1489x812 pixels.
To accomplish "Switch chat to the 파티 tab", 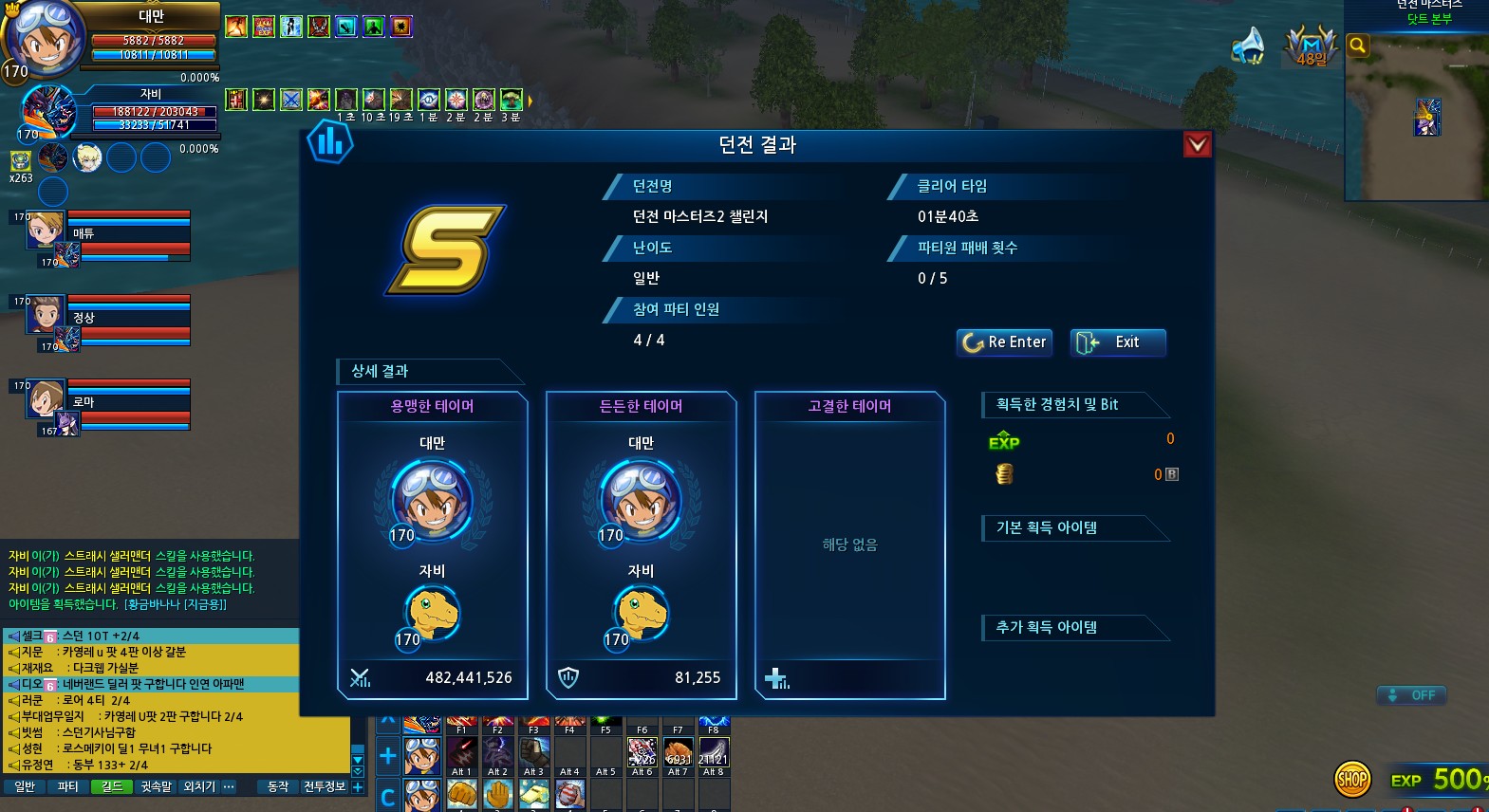I will (x=67, y=786).
